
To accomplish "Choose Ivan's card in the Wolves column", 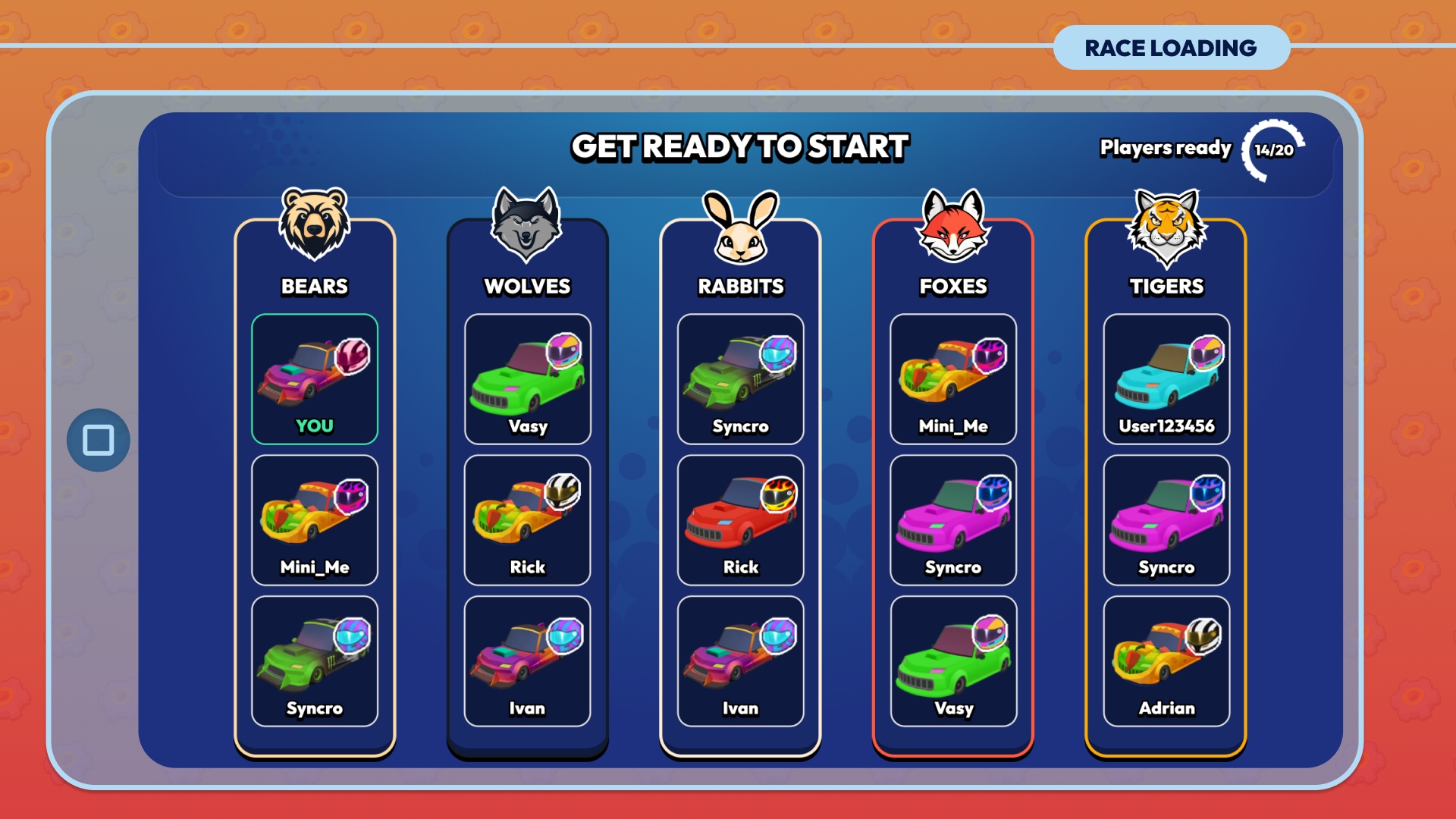I will click(x=528, y=661).
